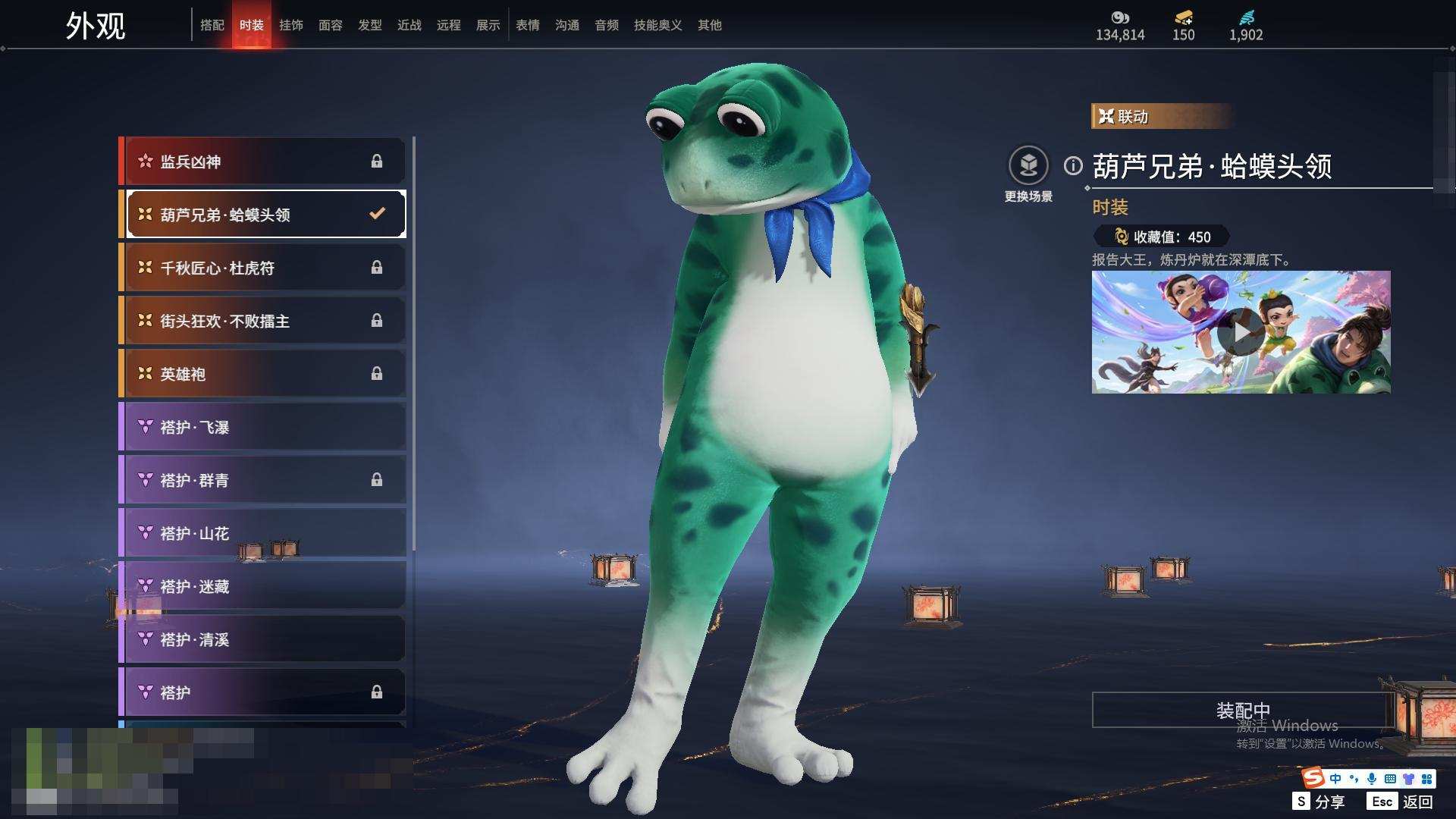Play the outfit preview video
1456x819 pixels.
(1240, 332)
